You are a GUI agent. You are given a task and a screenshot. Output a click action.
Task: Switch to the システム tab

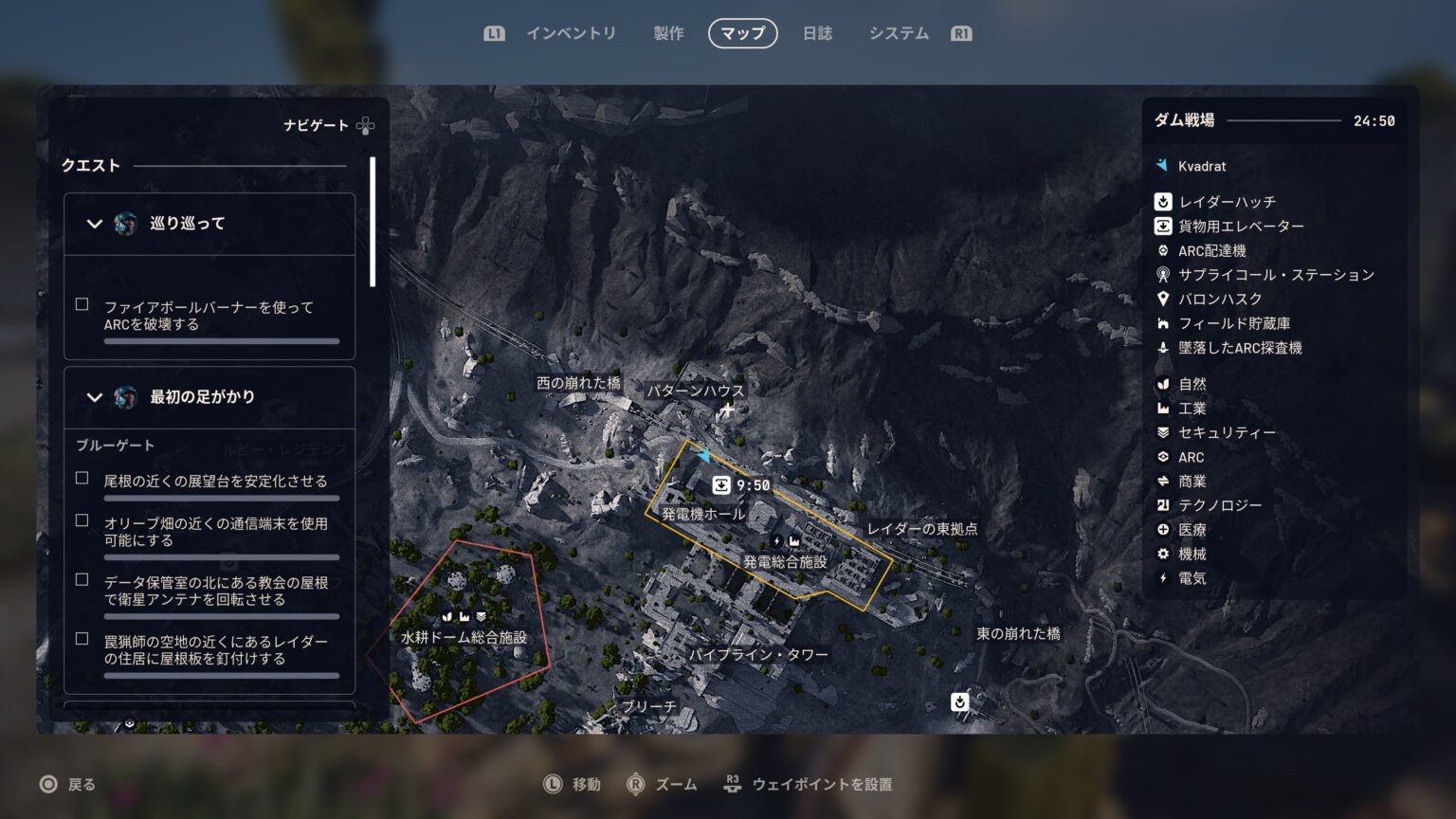pyautogui.click(x=899, y=33)
